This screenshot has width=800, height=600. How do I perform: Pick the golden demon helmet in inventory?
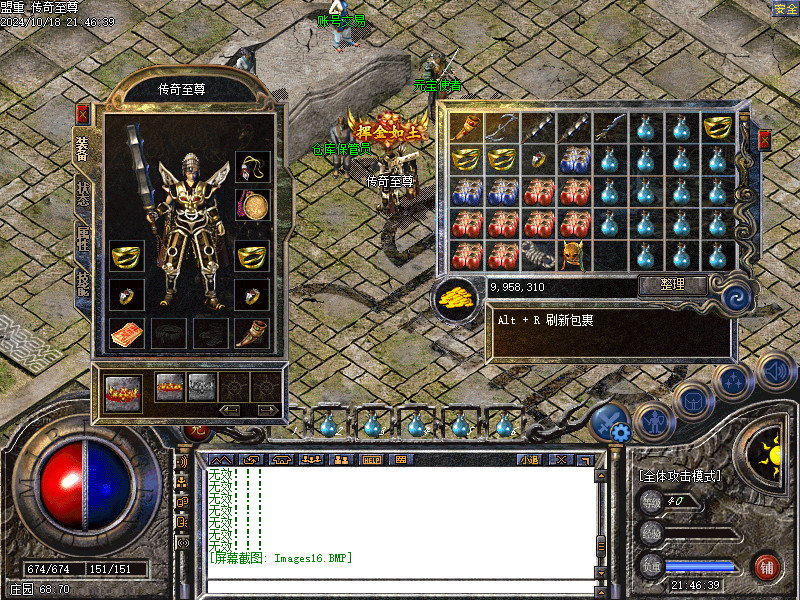(572, 254)
